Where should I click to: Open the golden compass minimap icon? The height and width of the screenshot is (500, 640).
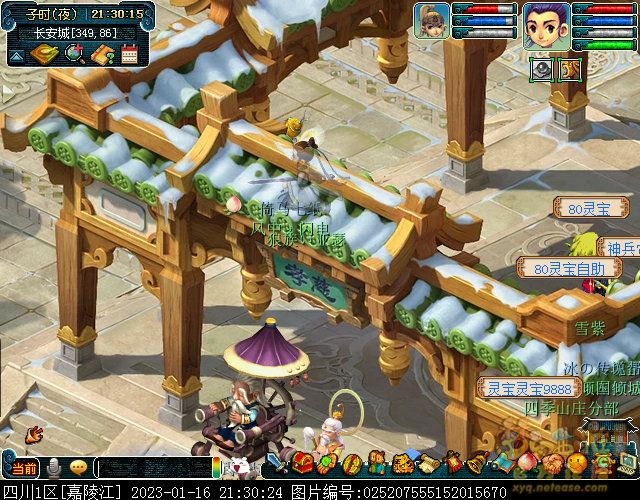pos(45,54)
